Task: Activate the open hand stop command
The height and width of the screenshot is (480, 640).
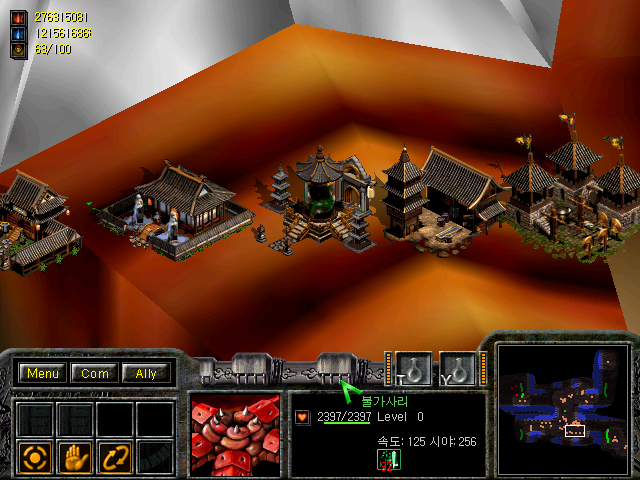Action: (x=75, y=457)
